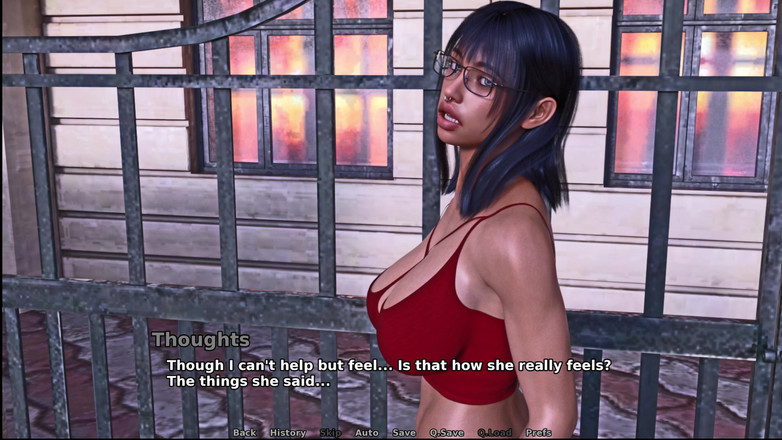Go back to the previous dialogue line
Image resolution: width=782 pixels, height=440 pixels.
244,433
